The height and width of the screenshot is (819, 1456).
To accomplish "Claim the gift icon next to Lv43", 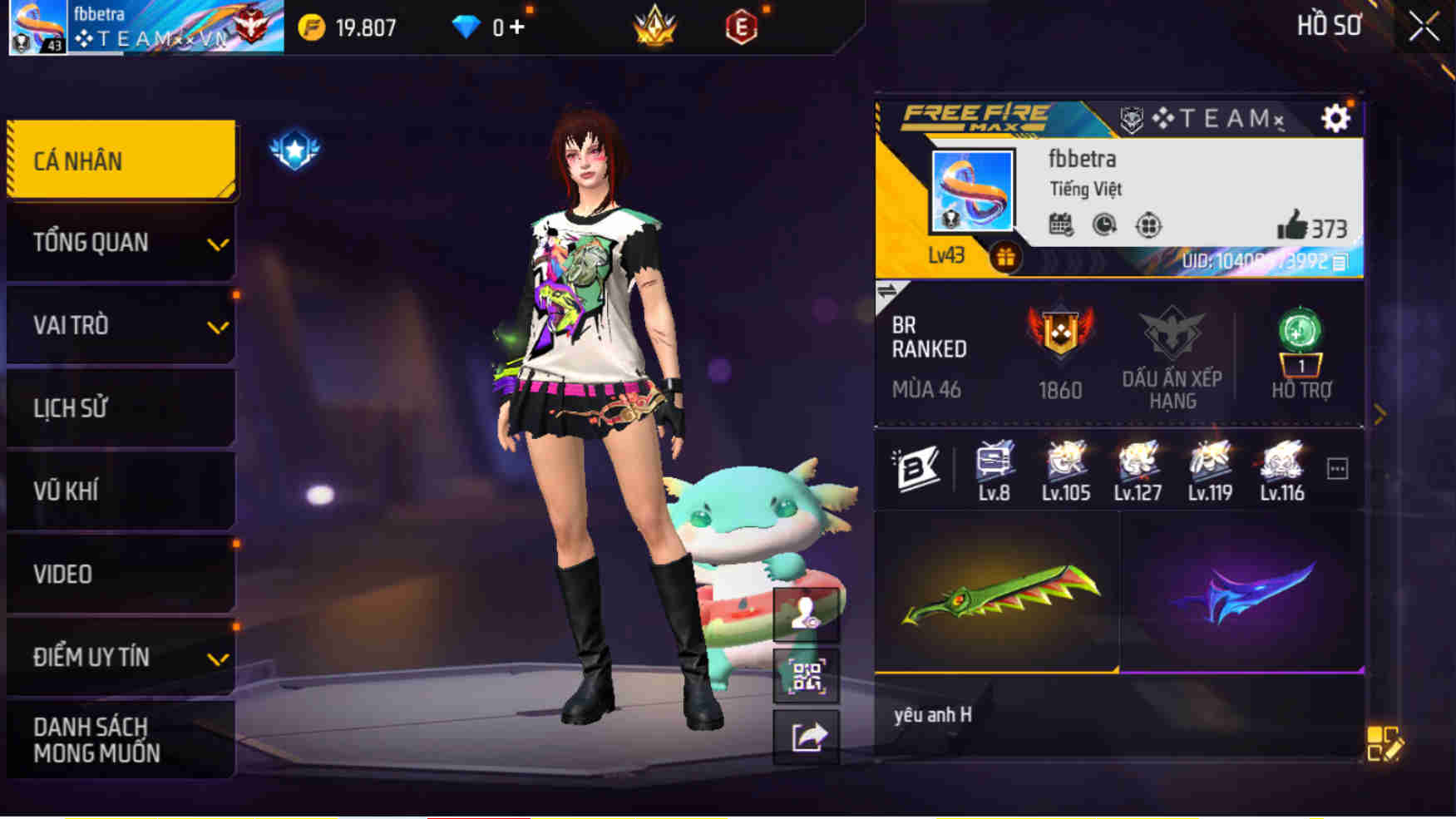I will pos(1005,257).
